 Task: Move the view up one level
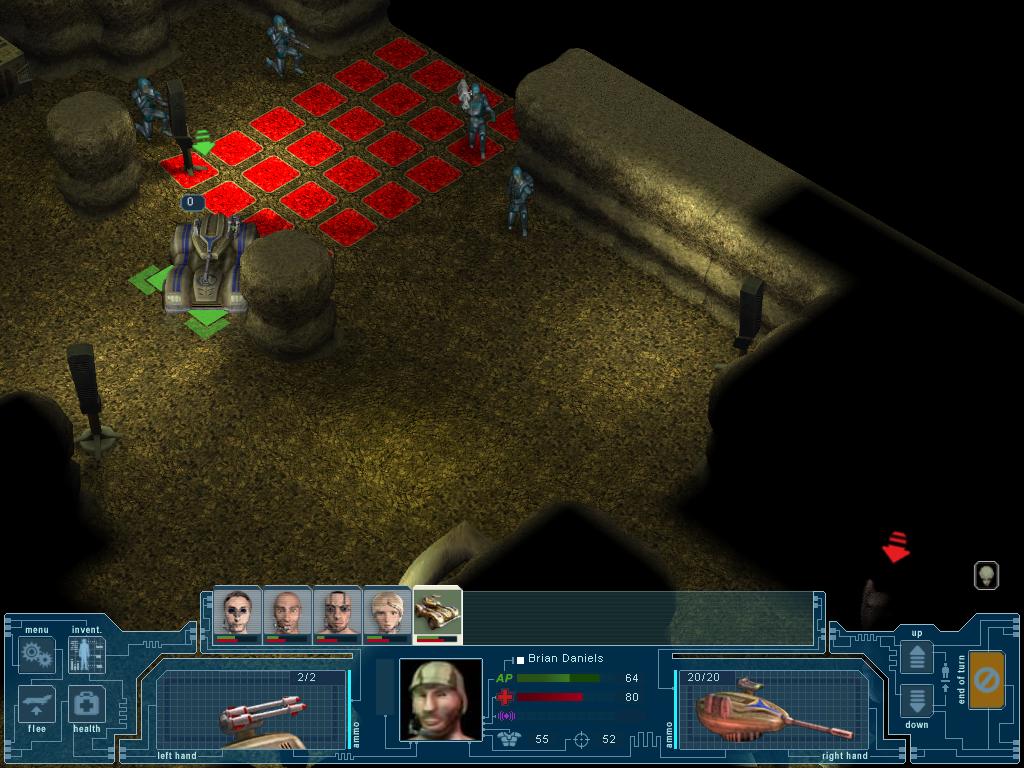(x=917, y=658)
